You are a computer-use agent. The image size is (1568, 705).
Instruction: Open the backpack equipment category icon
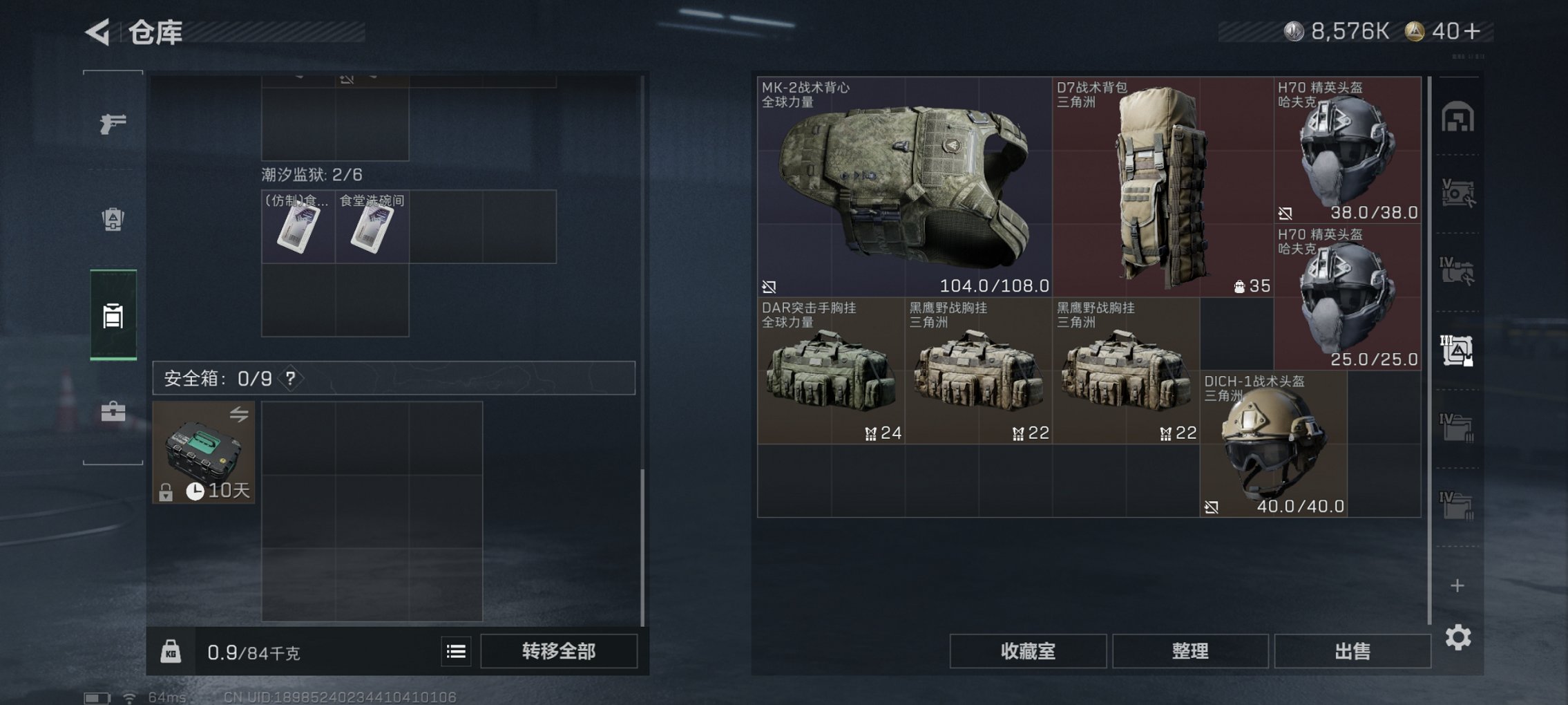113,218
